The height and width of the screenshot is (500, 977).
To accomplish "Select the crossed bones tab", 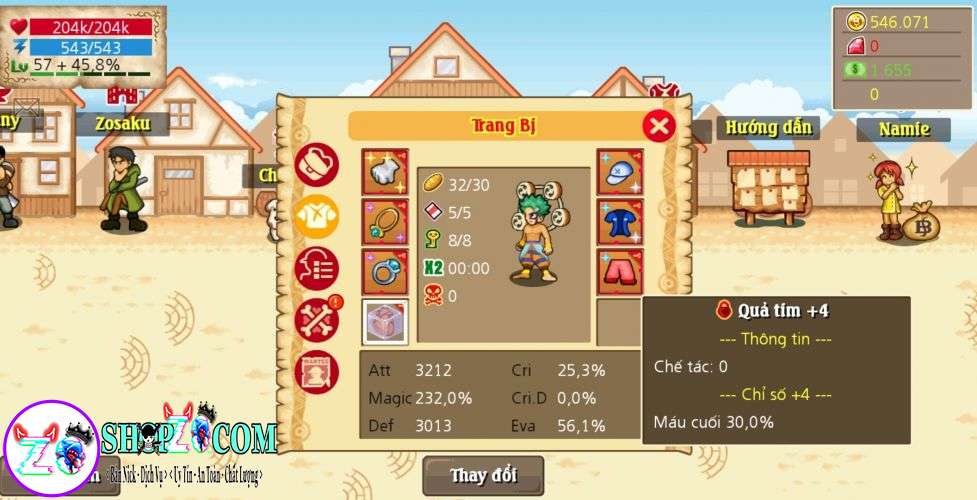I will tap(317, 320).
